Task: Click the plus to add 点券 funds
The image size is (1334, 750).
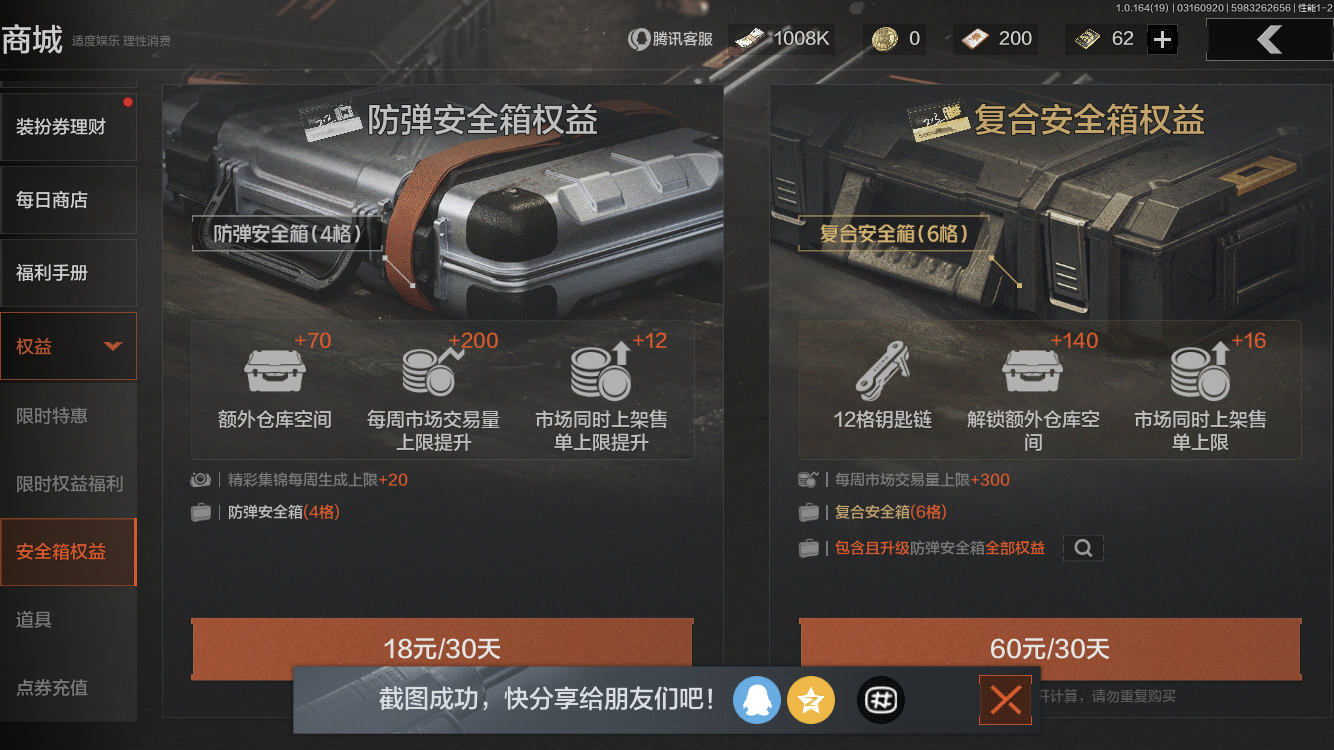Action: (1161, 39)
